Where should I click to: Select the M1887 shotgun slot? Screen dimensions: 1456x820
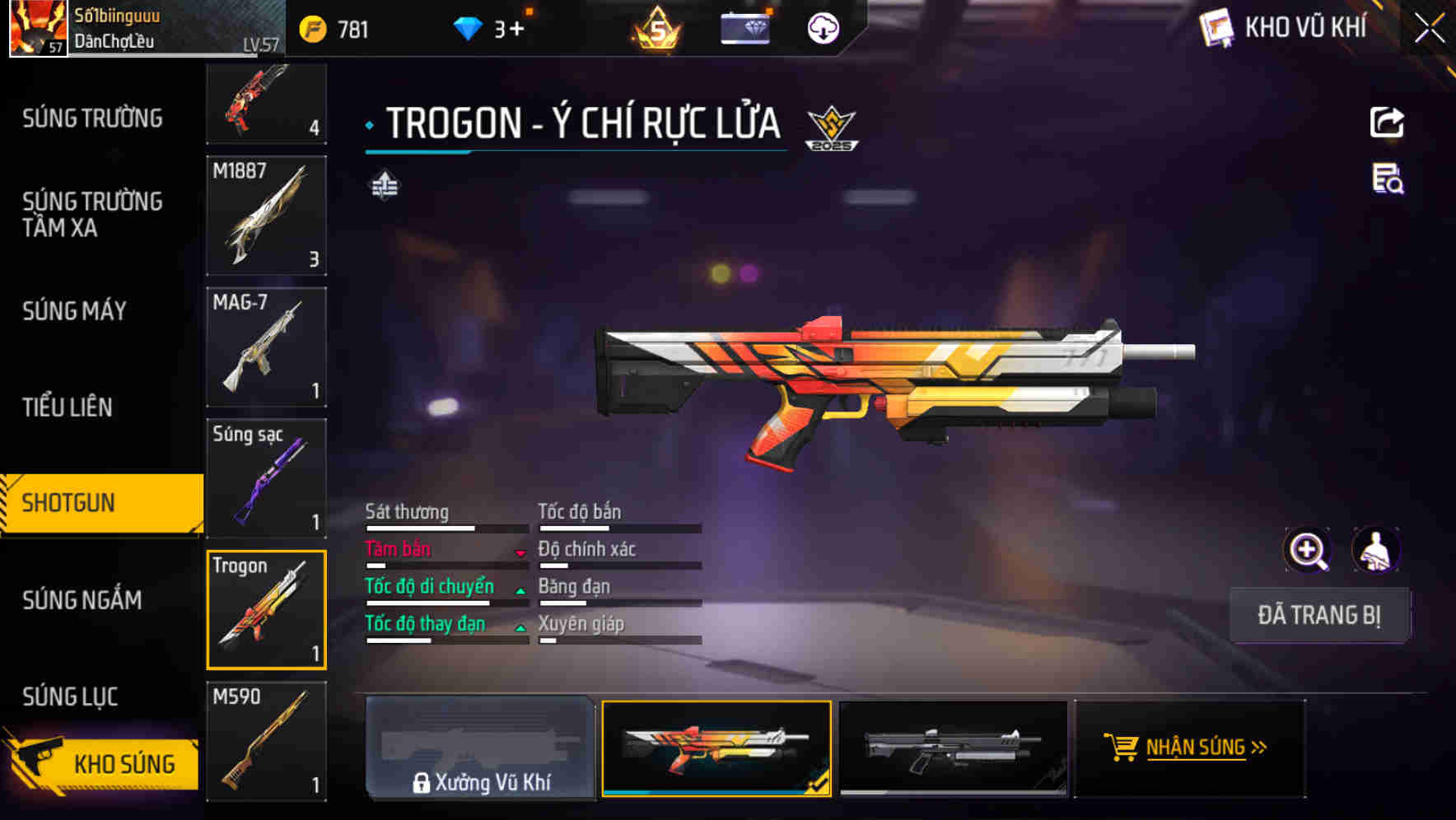click(x=266, y=216)
